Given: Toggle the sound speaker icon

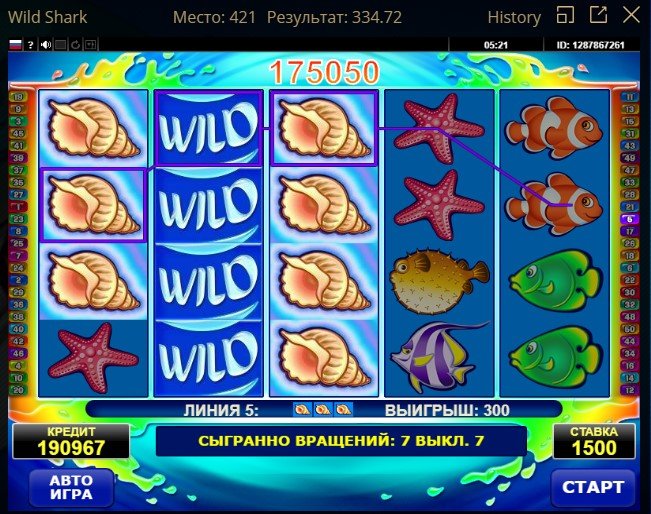Looking at the screenshot, I should [x=46, y=45].
